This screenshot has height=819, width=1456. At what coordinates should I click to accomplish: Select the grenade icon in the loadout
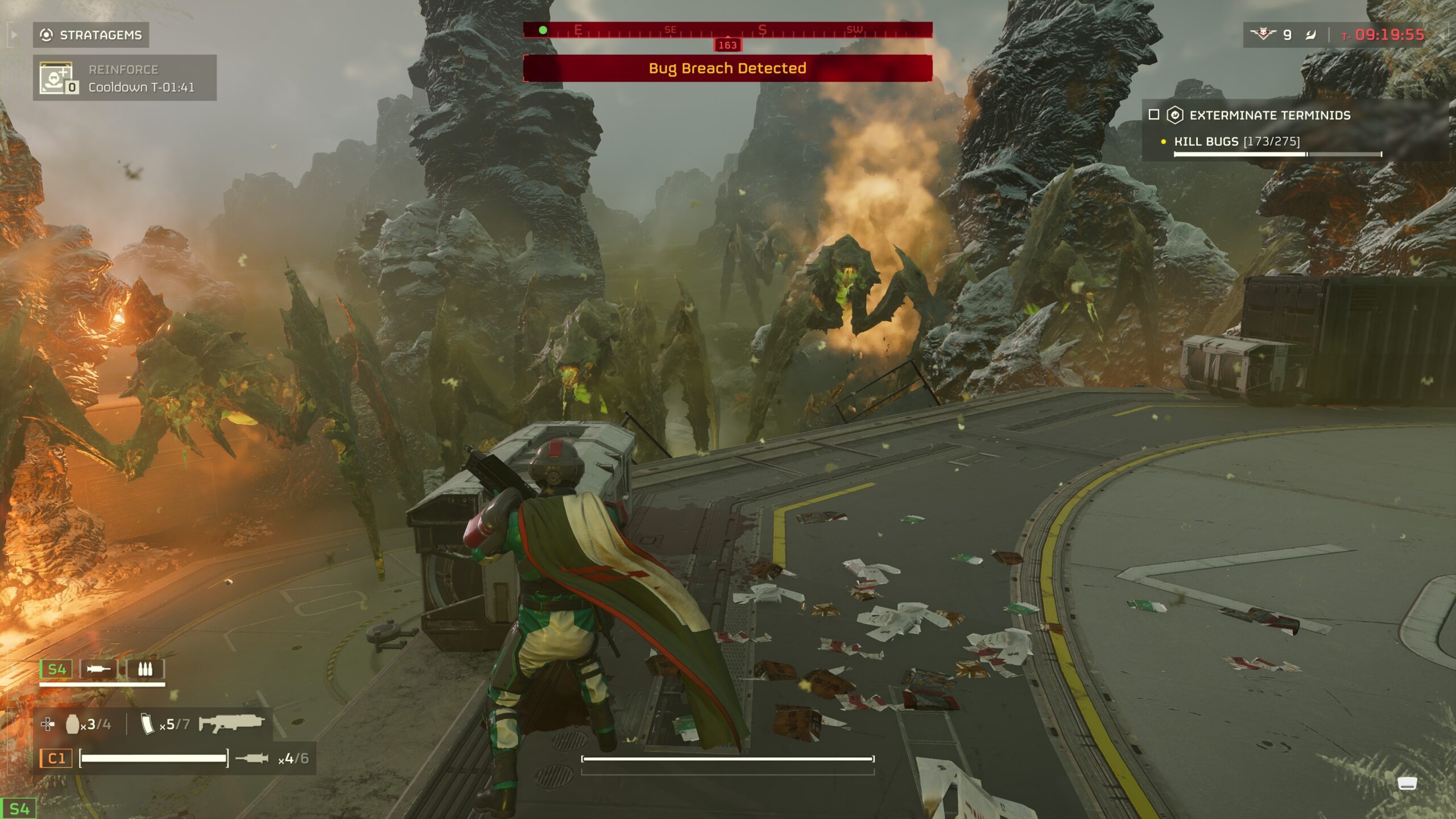(72, 724)
